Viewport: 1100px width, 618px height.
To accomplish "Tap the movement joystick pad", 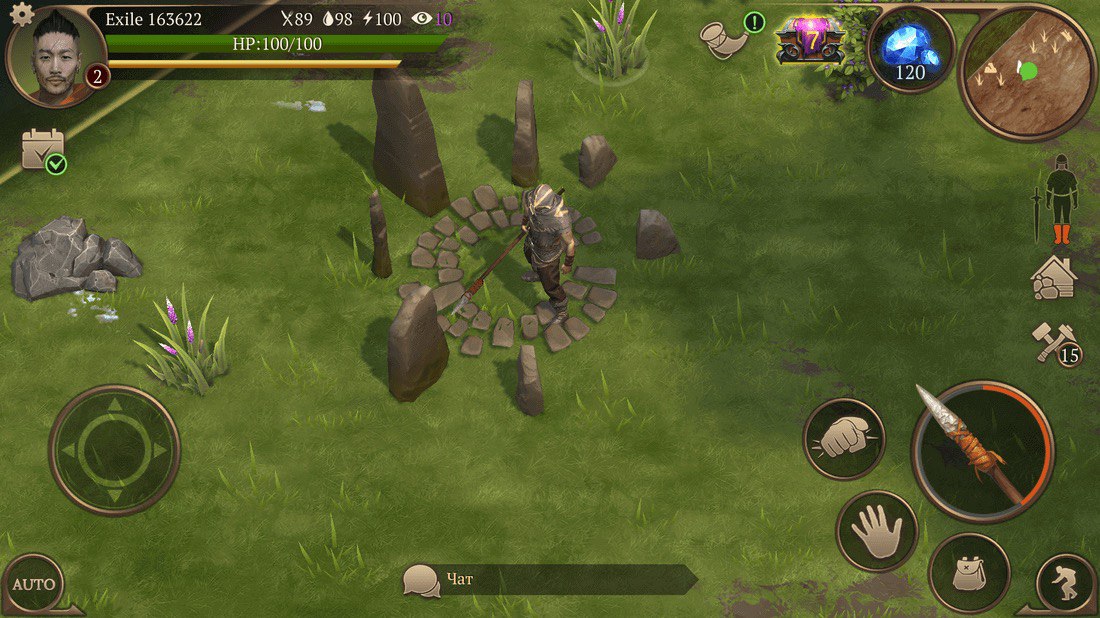I will point(114,450).
